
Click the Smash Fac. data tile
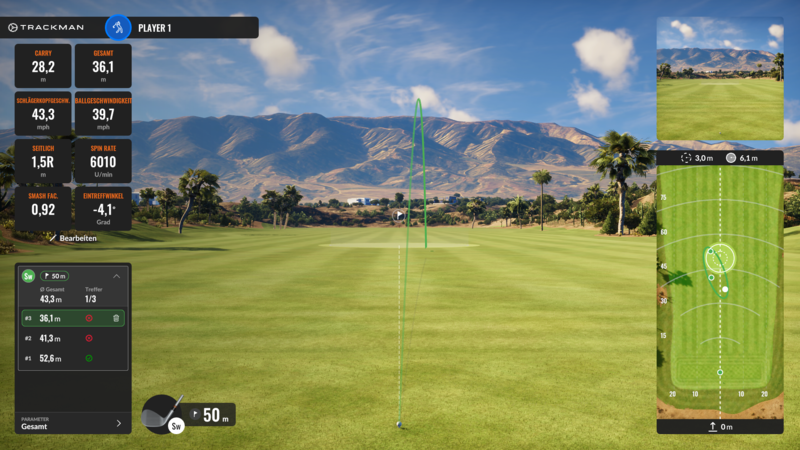pyautogui.click(x=43, y=209)
